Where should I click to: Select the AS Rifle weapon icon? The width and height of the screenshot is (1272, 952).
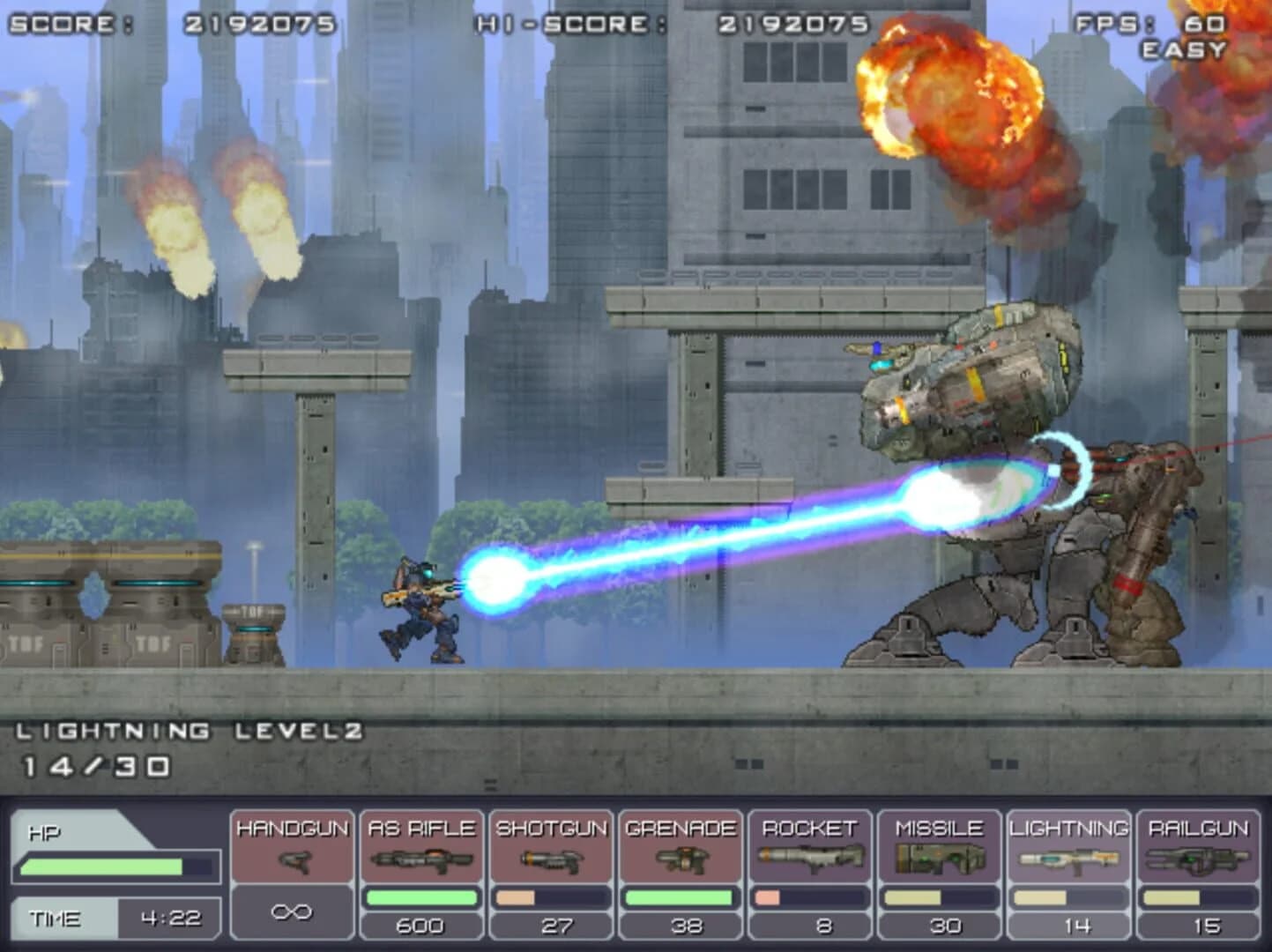tap(421, 859)
